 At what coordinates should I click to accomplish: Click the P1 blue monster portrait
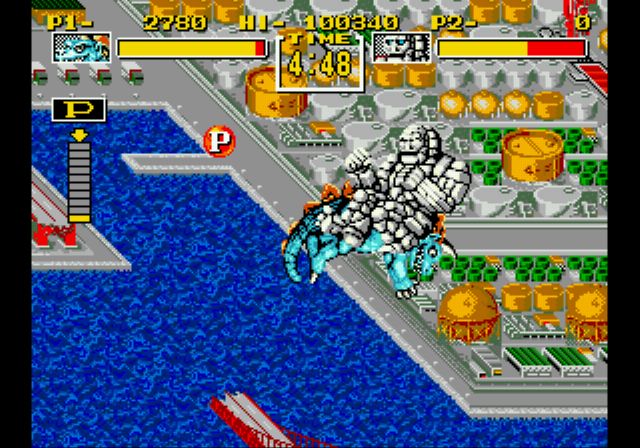click(x=81, y=47)
